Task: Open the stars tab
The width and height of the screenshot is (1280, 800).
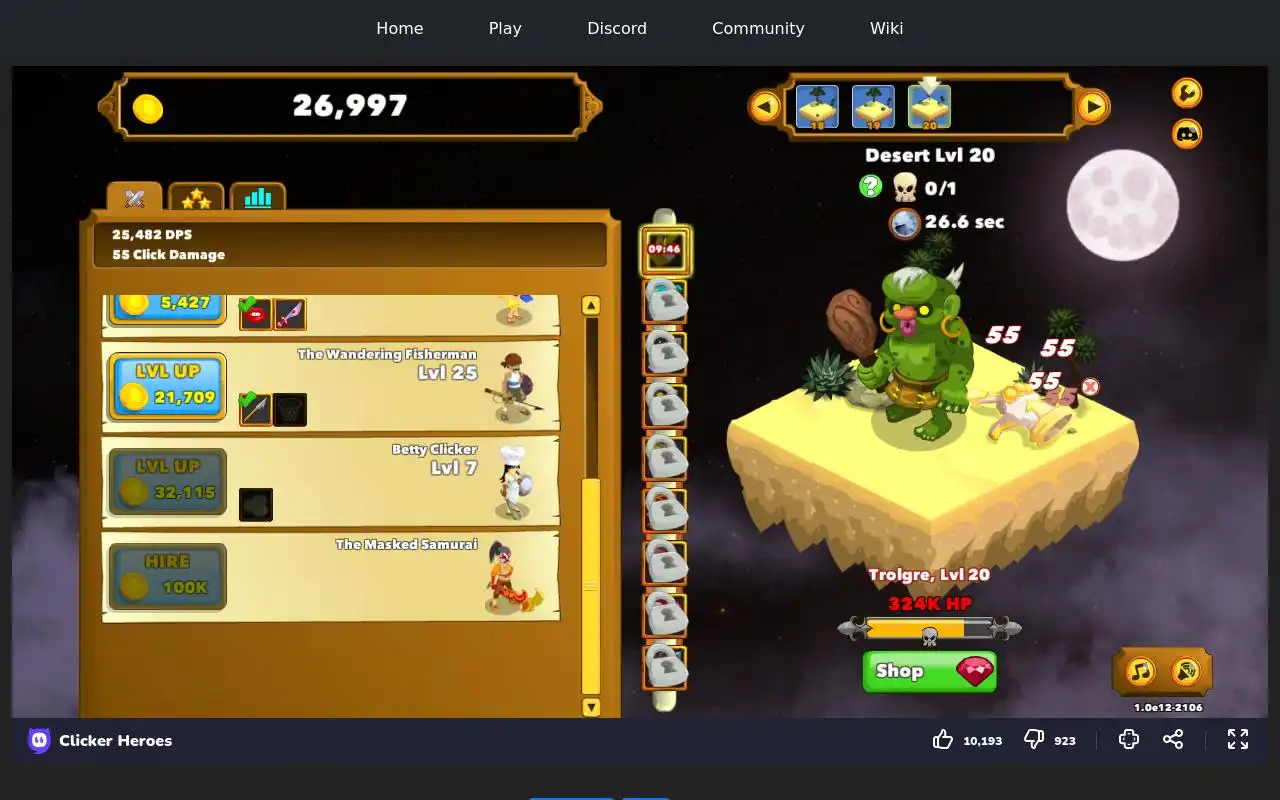Action: tap(196, 198)
